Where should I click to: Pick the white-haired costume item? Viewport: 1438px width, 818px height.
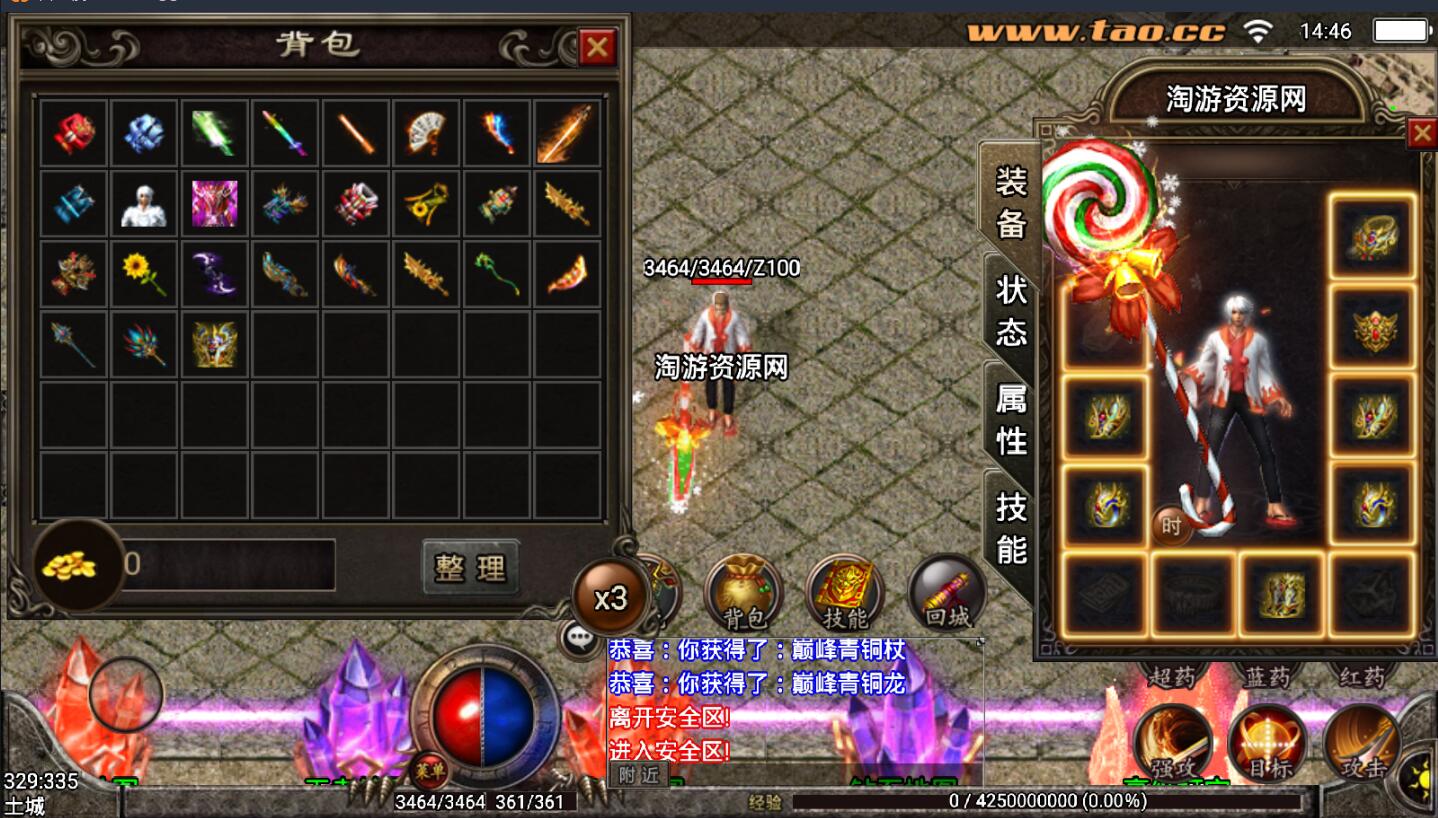click(x=144, y=203)
